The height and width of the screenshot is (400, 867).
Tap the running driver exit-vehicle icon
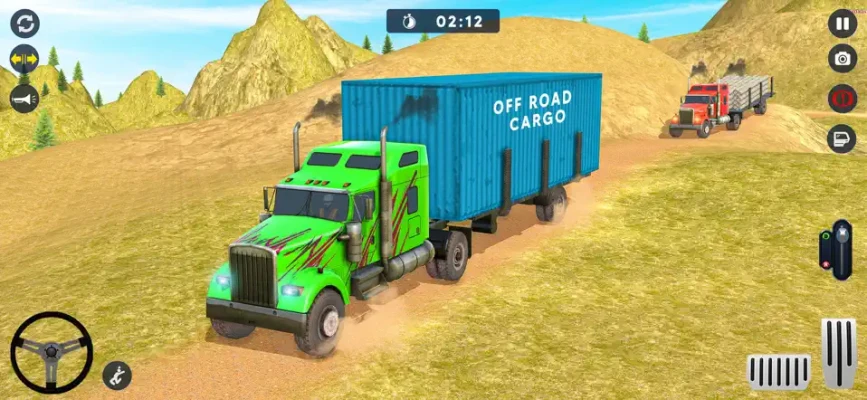pyautogui.click(x=117, y=376)
